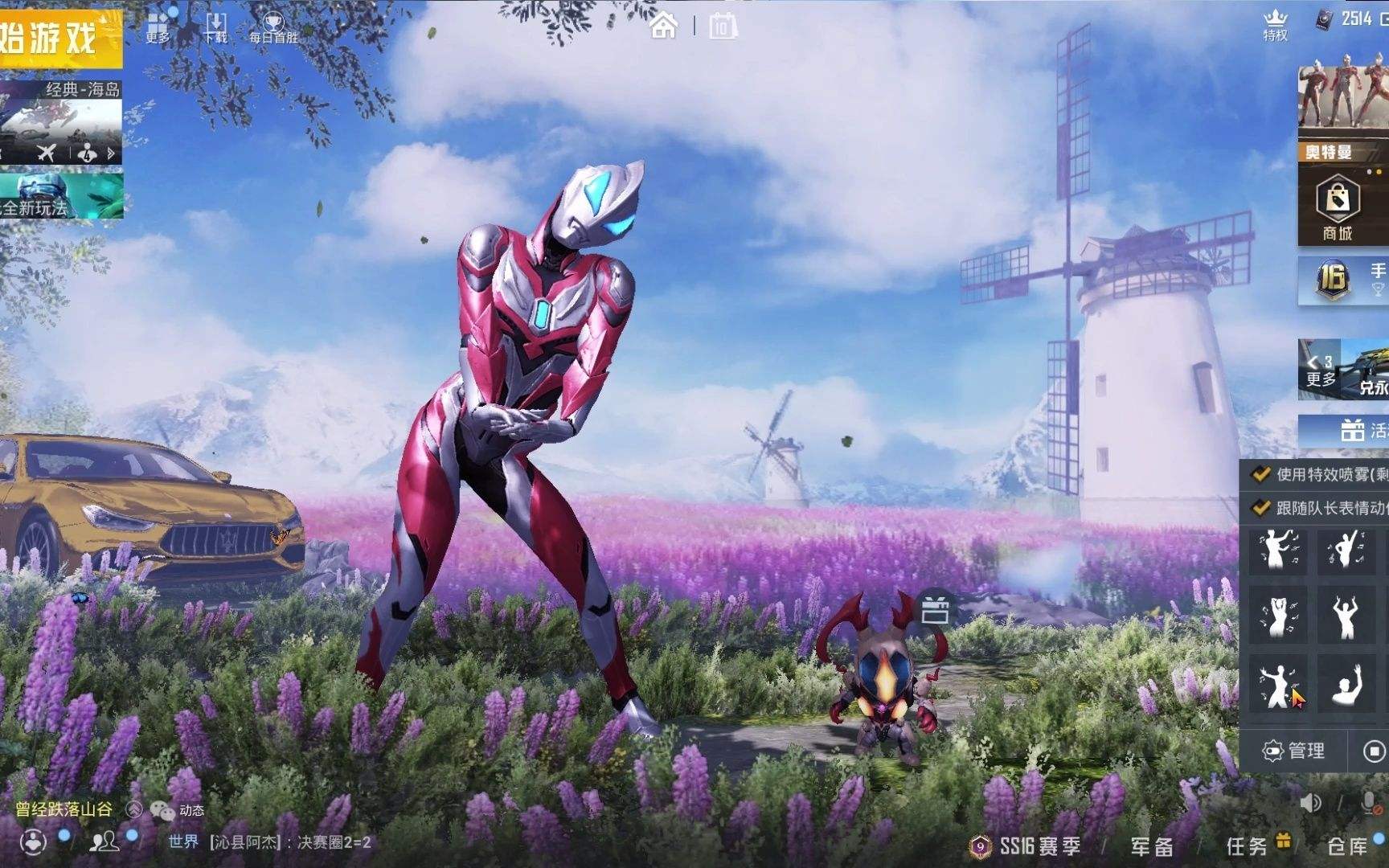Open the 经典-海岛 mode selection panel
1389x868 pixels.
60,122
